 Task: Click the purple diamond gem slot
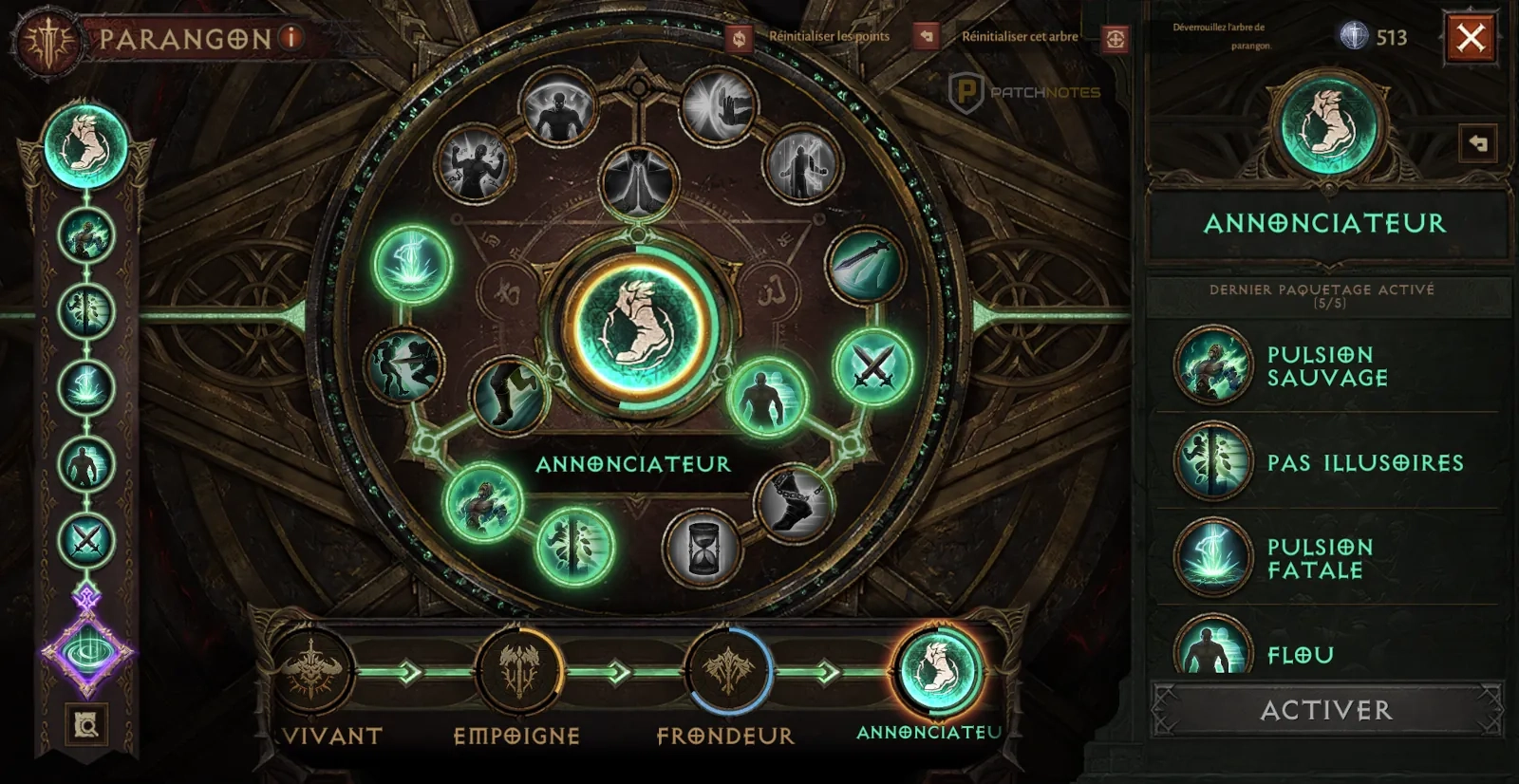click(86, 652)
